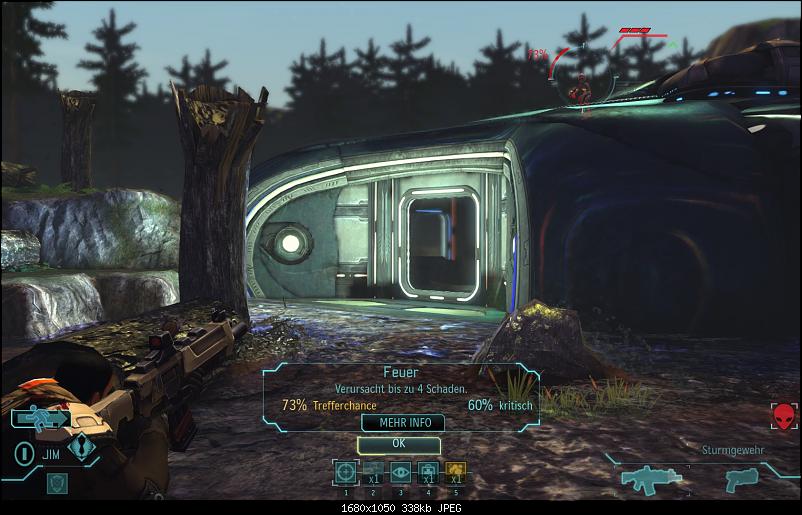Select the shield icon under JIM's name
Image resolution: width=802 pixels, height=515 pixels.
coord(57,484)
